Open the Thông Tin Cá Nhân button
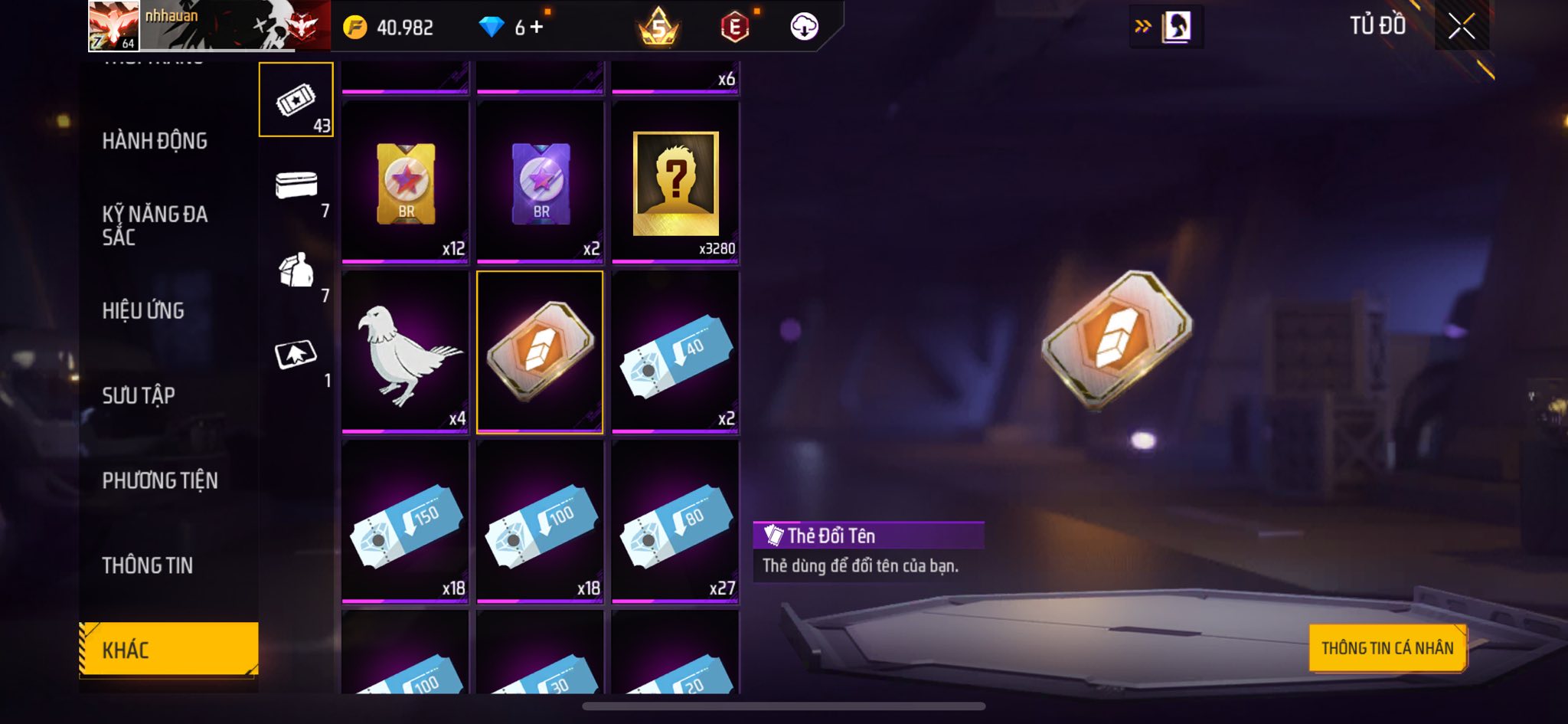 1387,648
